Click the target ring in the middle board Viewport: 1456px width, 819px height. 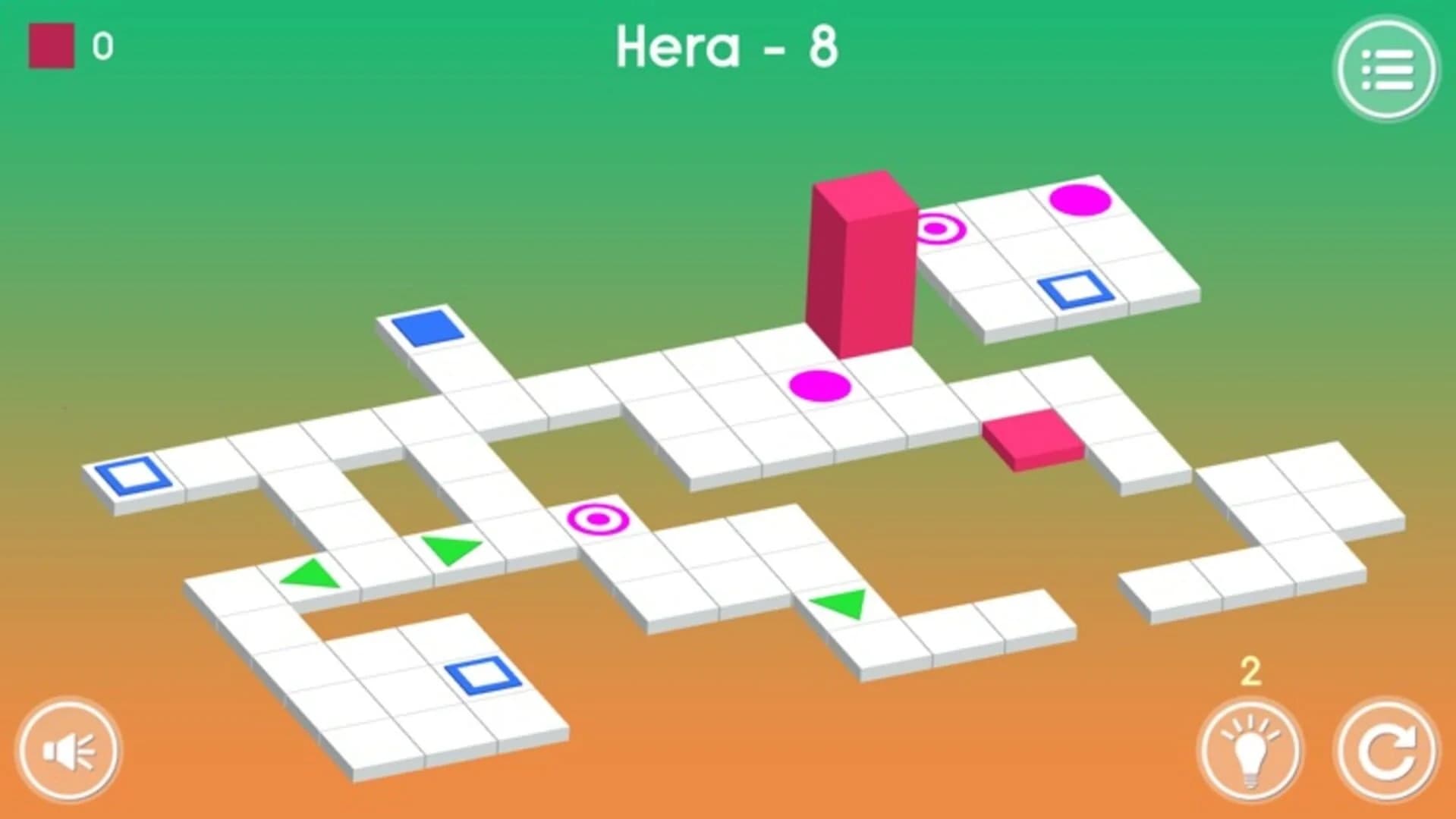[x=599, y=518]
